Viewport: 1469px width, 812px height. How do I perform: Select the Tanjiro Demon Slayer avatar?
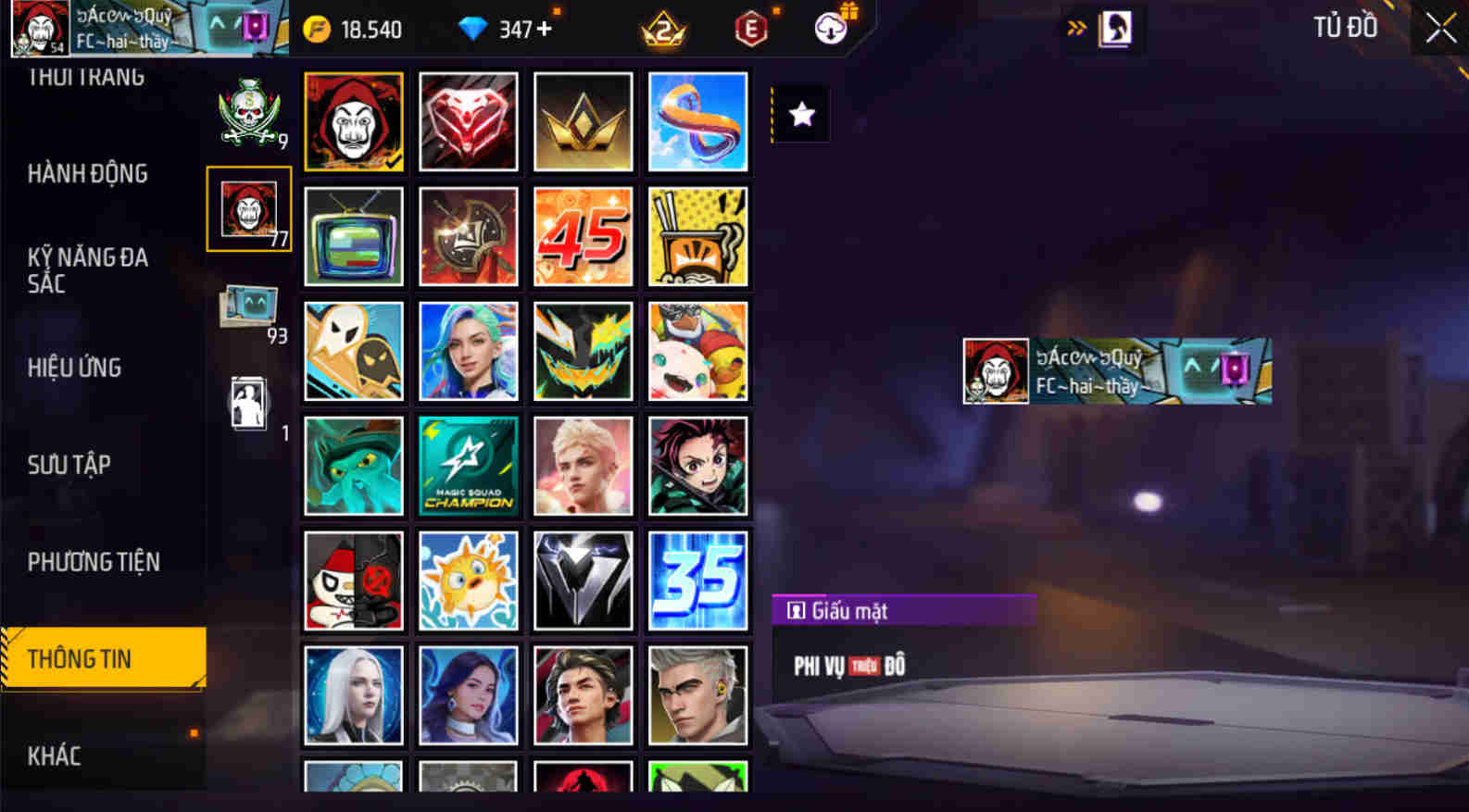[x=698, y=466]
